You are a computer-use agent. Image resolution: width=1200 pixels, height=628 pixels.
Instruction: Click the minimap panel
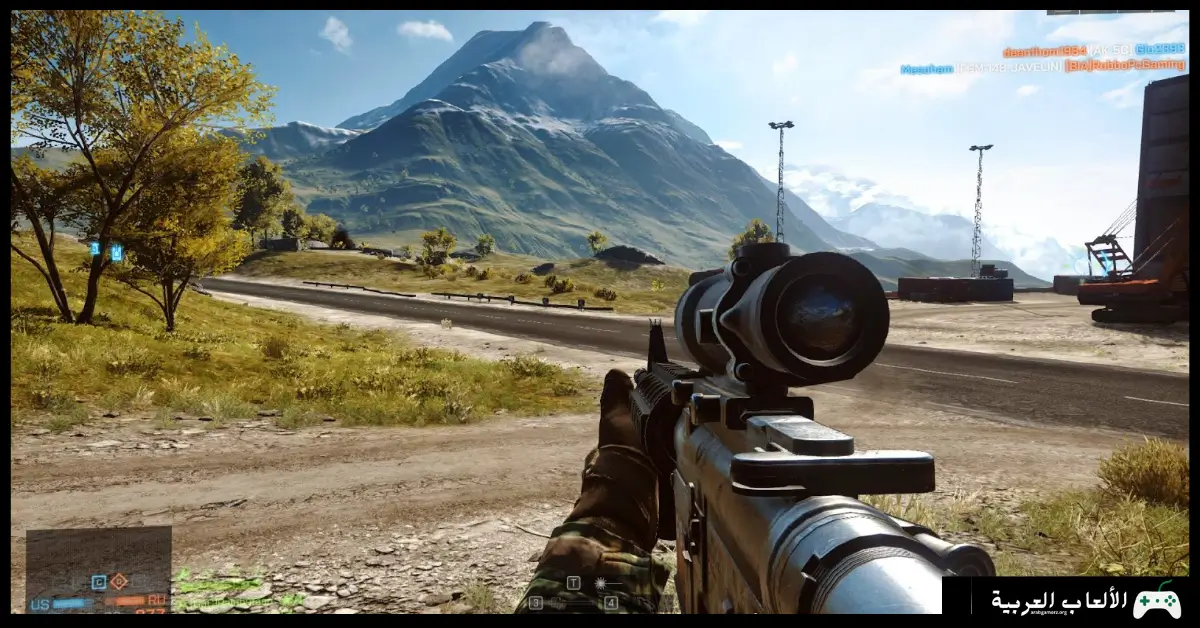(98, 560)
